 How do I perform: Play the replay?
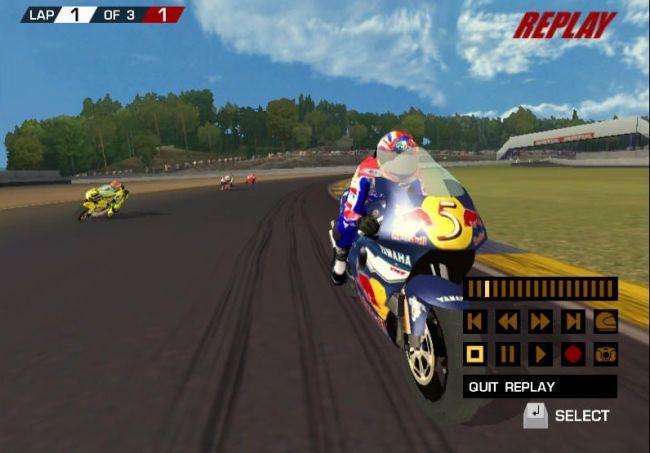(x=541, y=354)
